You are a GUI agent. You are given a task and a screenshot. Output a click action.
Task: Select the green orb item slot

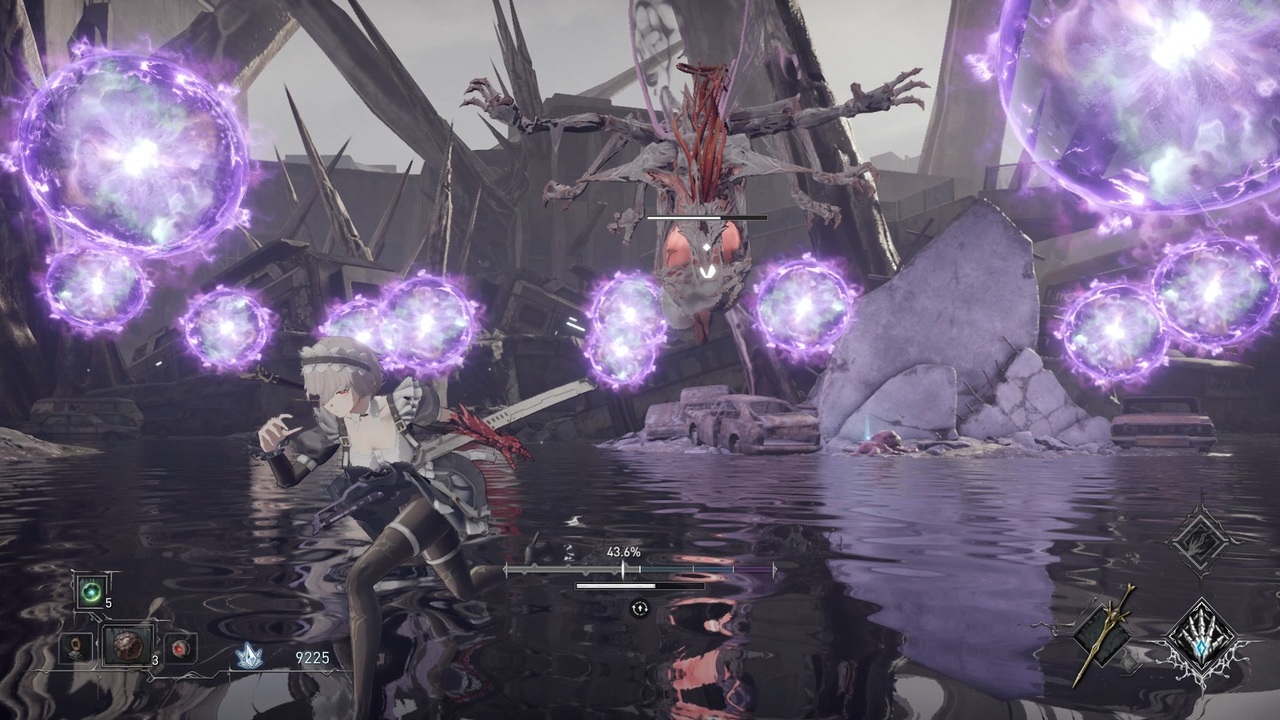pos(91,592)
